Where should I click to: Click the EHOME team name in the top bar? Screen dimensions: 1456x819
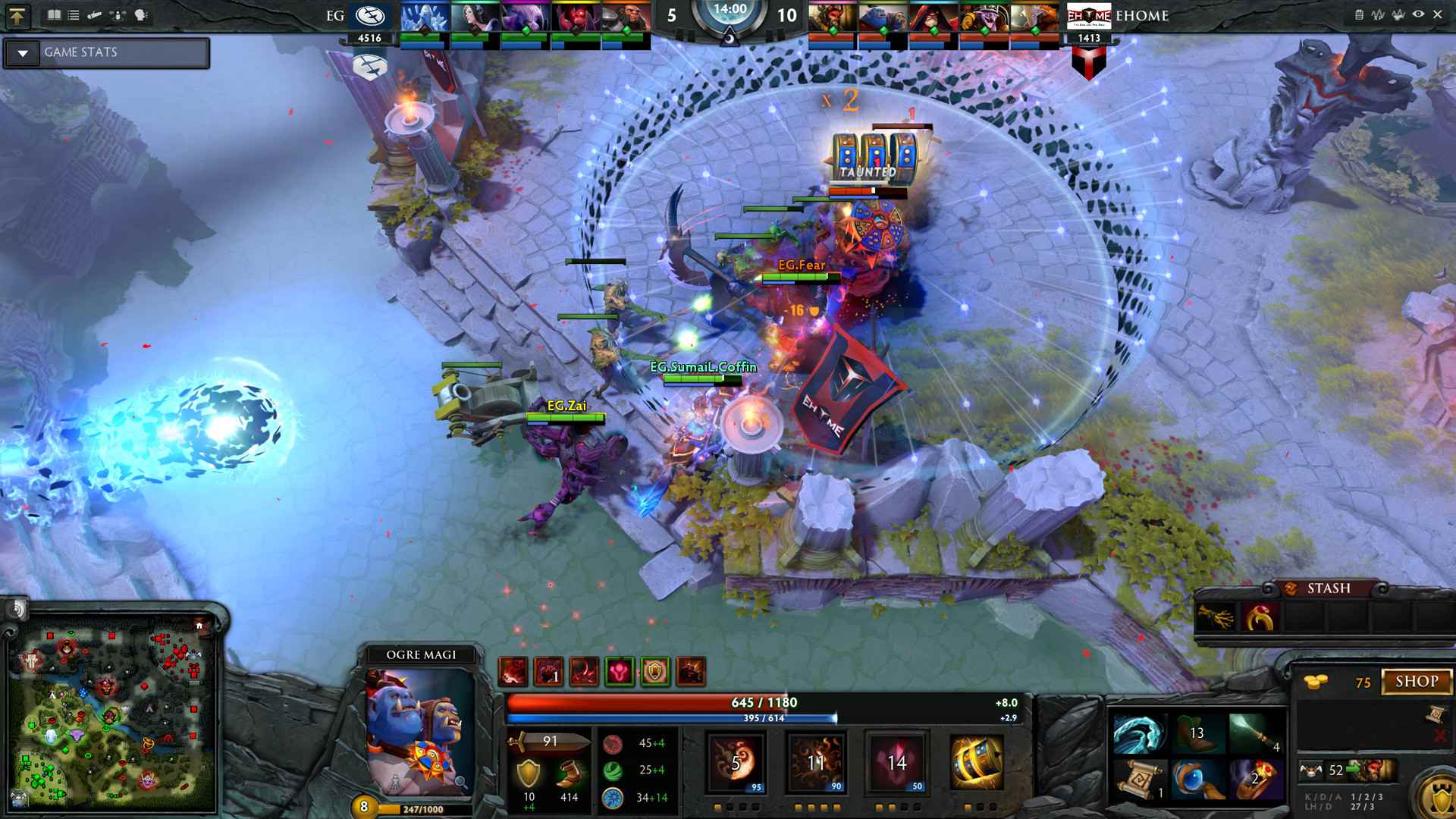[x=1141, y=15]
